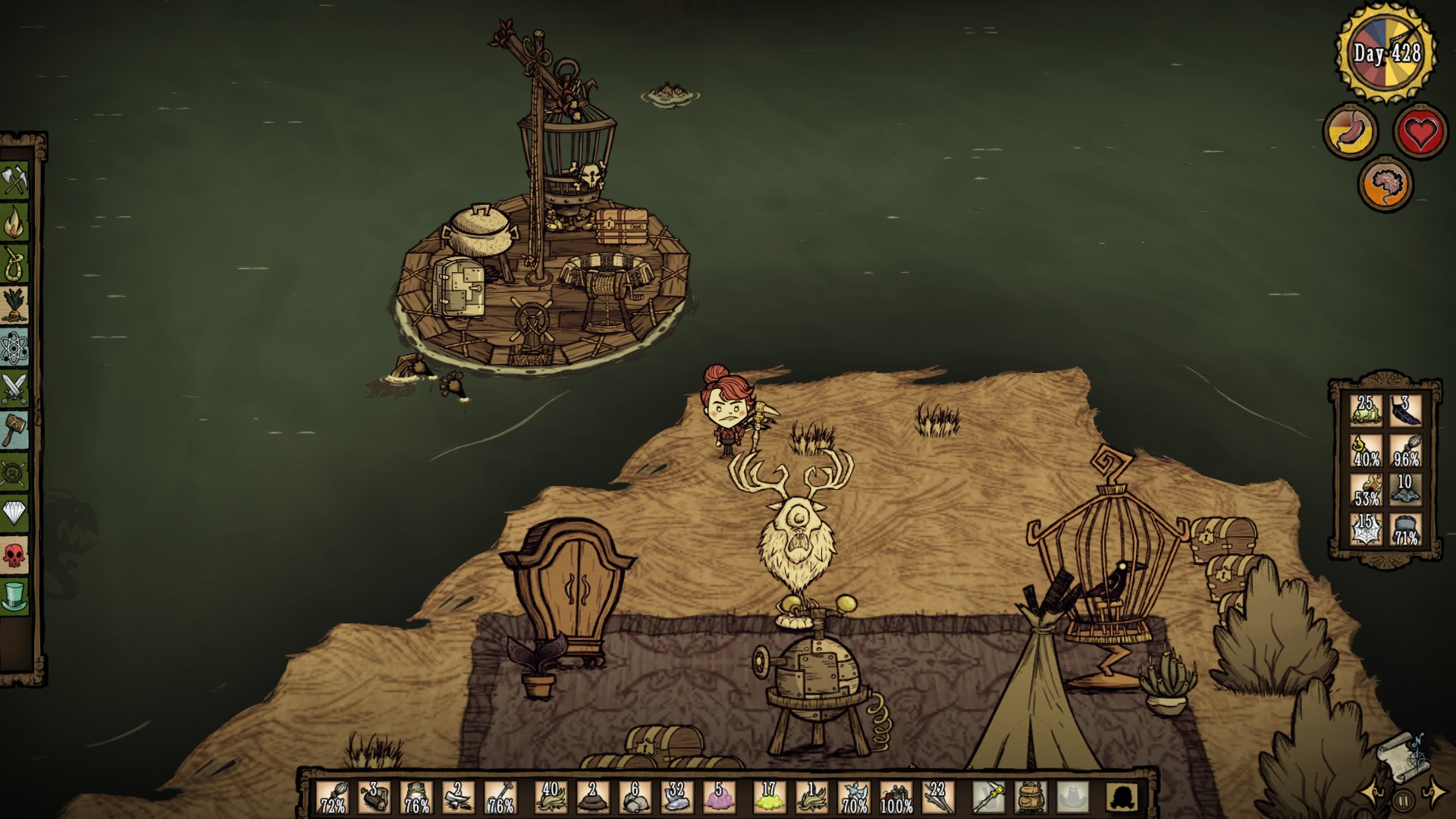The width and height of the screenshot is (1456, 819).
Task: Open the Structures hammer crafting tab
Action: tap(14, 431)
